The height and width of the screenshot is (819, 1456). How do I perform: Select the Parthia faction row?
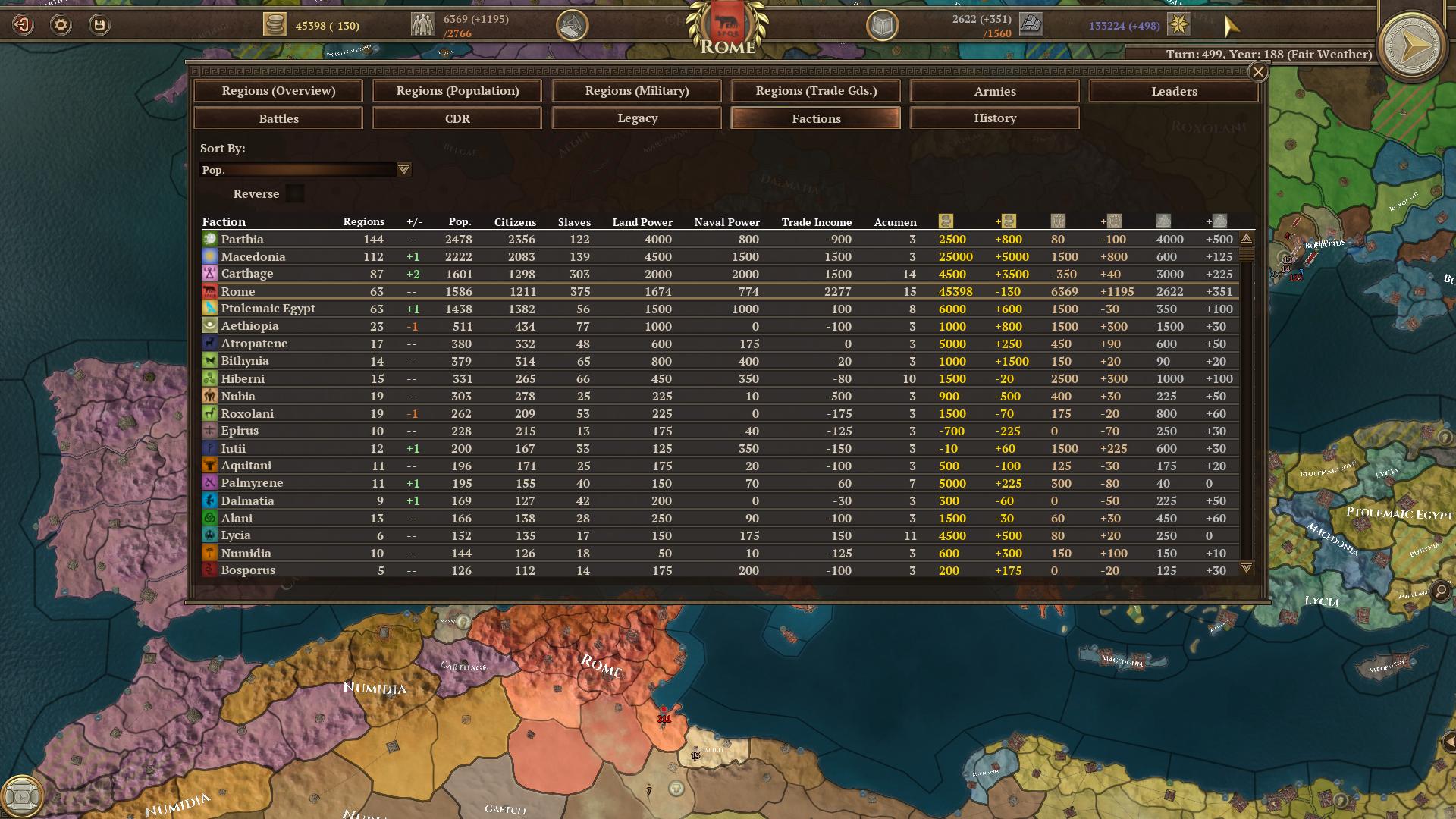[243, 240]
